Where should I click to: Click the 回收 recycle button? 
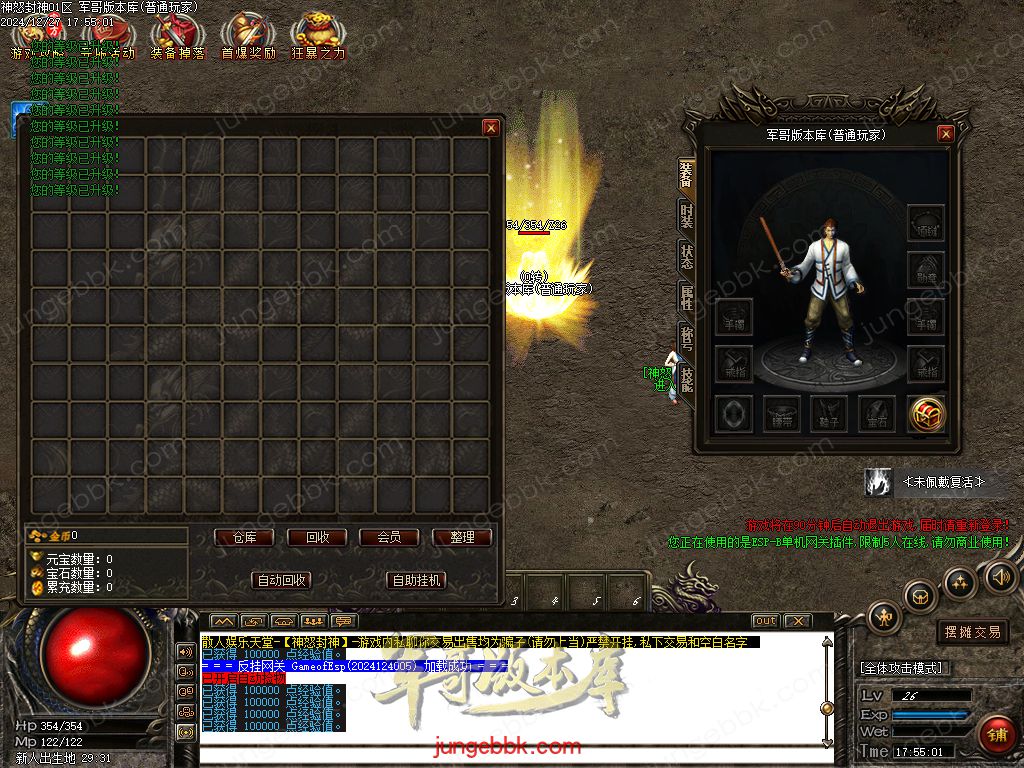point(317,537)
